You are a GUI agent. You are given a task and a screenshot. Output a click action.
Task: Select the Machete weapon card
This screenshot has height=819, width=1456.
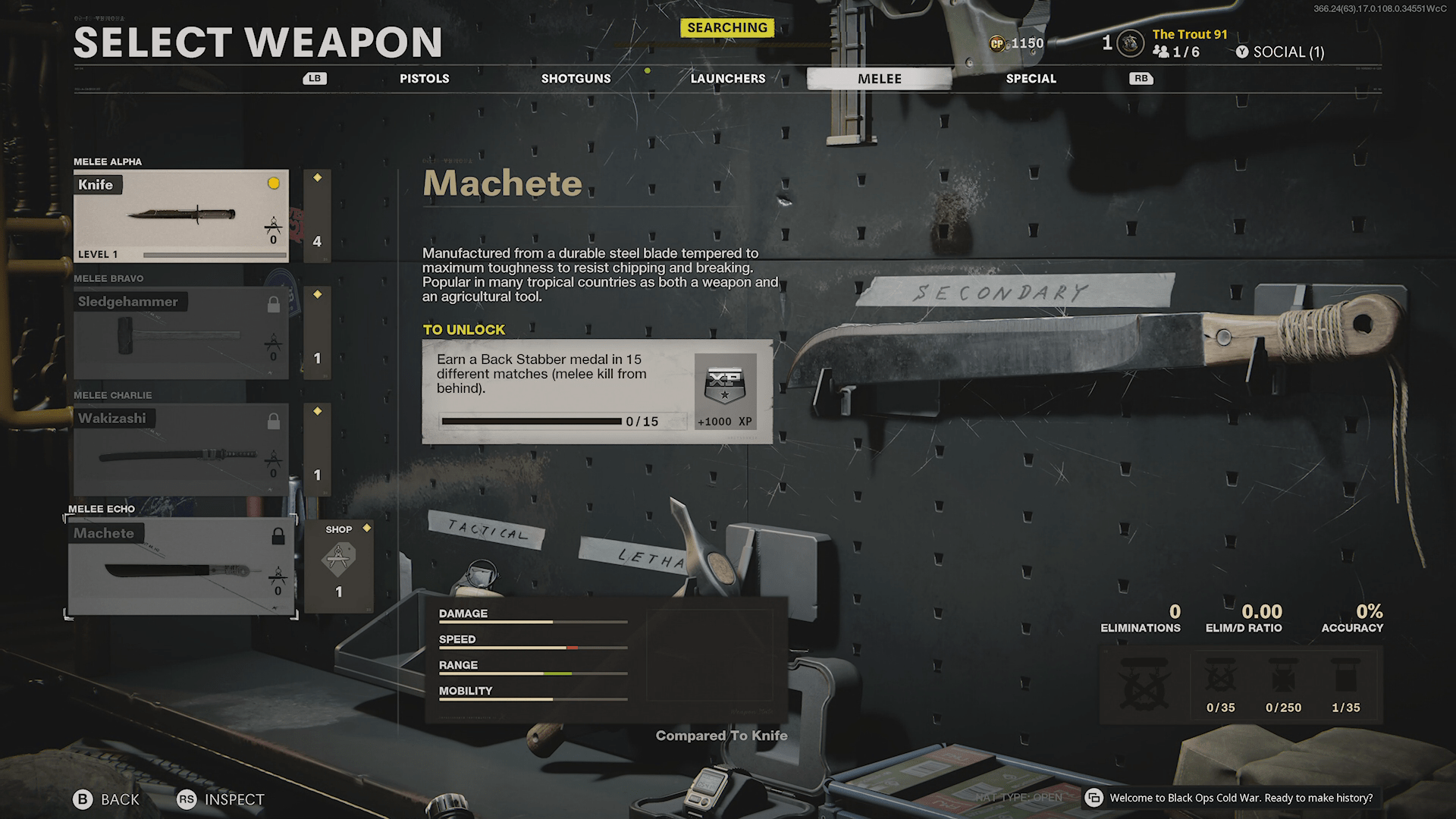point(180,566)
